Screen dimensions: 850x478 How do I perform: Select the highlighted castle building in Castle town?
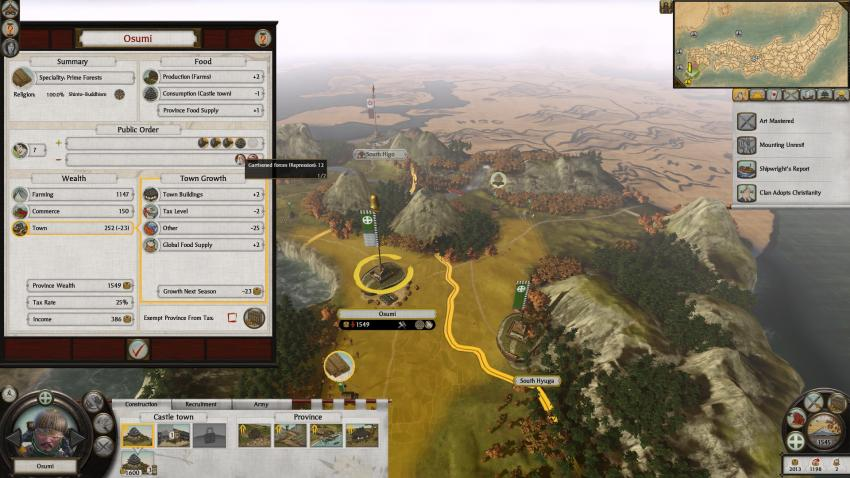click(x=138, y=435)
